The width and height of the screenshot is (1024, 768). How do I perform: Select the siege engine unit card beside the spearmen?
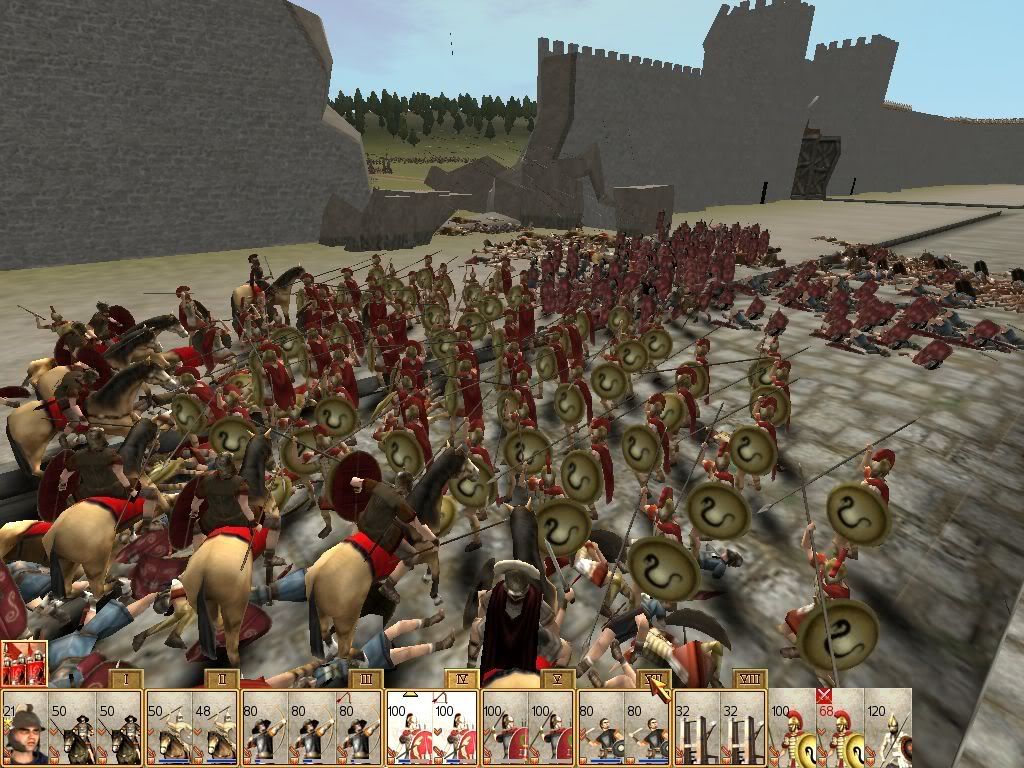tap(745, 728)
